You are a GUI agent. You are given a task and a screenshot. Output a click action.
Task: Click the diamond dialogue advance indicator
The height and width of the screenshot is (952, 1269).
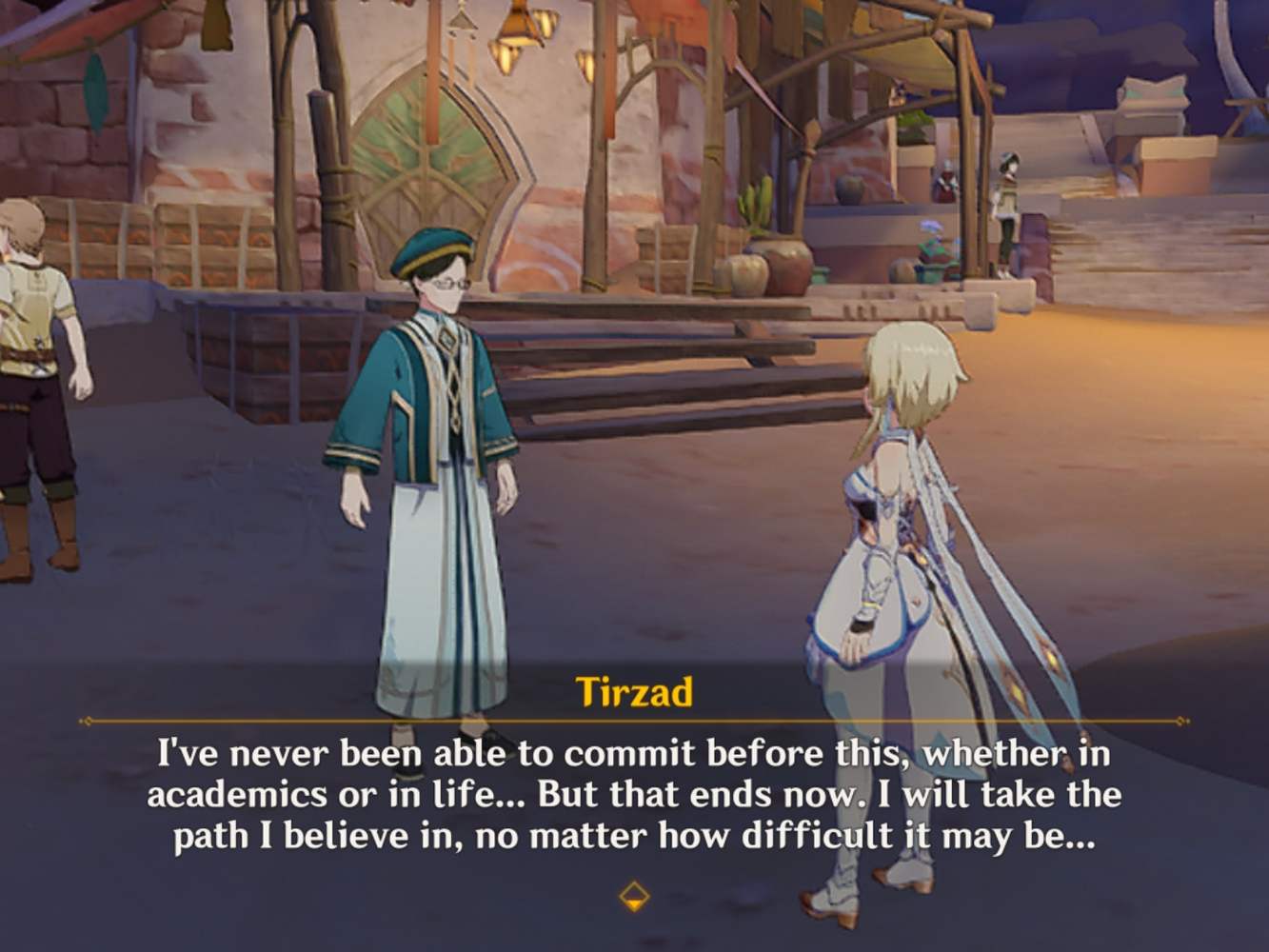(x=634, y=895)
